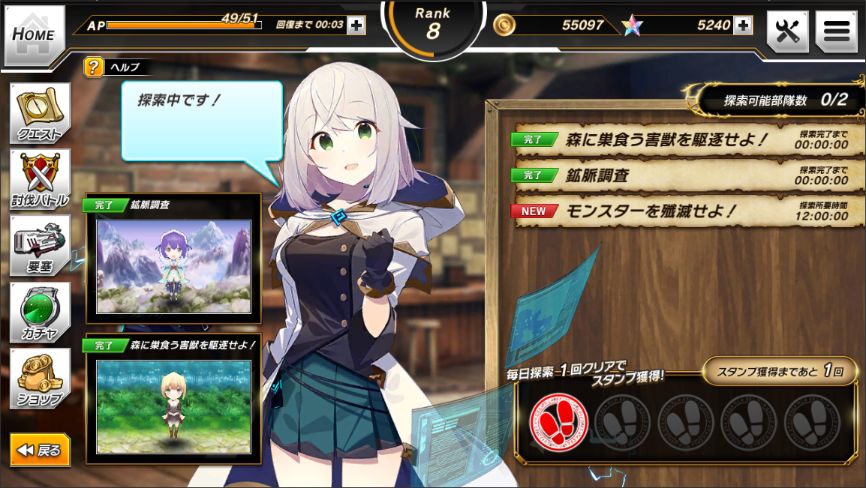This screenshot has width=866, height=488.
Task: Add star gems with the plus button
Action: point(743,25)
